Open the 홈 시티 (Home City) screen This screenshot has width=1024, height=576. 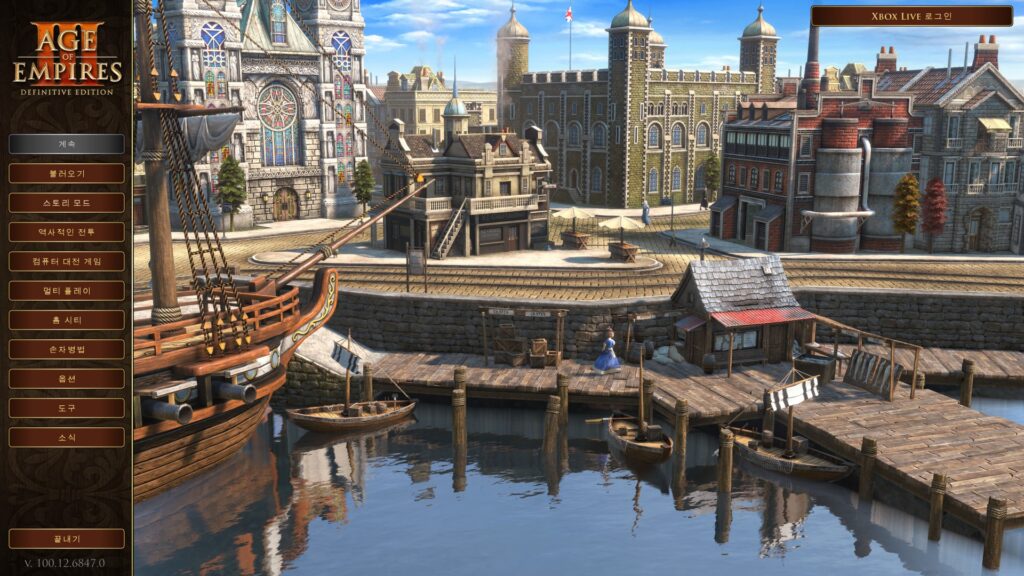pos(67,320)
